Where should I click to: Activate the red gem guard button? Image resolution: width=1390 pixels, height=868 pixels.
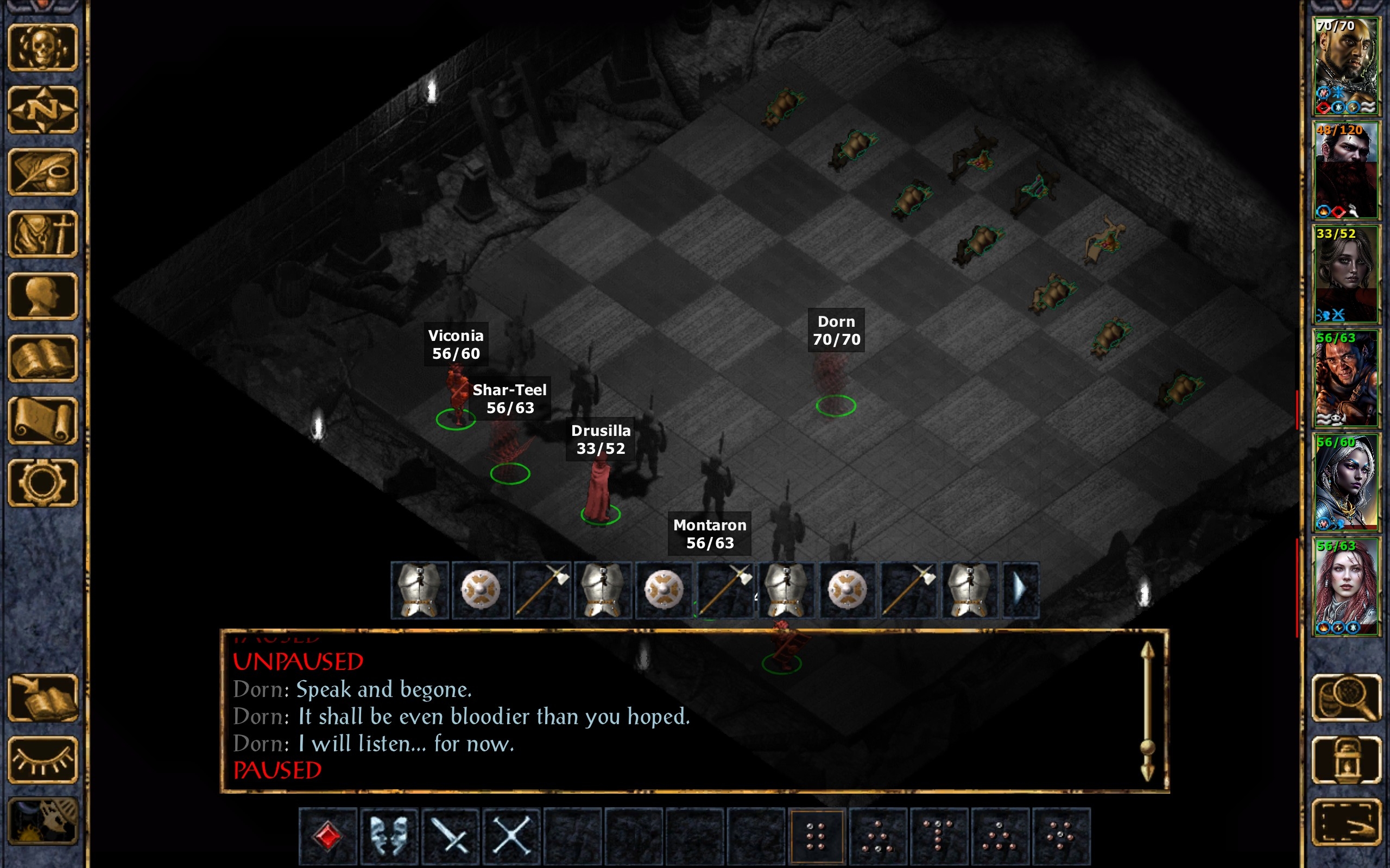pos(328,835)
